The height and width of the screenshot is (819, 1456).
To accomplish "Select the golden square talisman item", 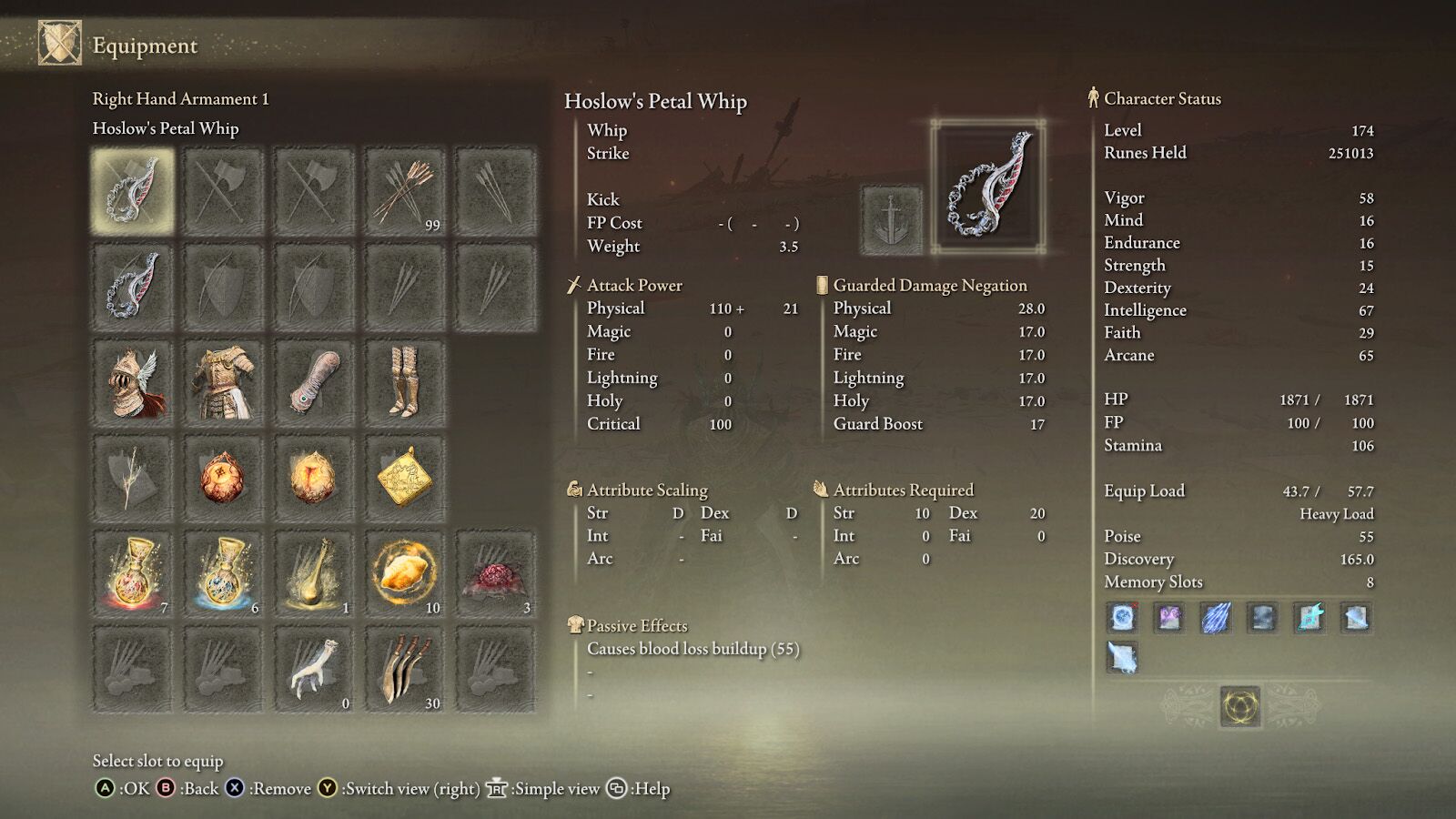I will [x=405, y=473].
